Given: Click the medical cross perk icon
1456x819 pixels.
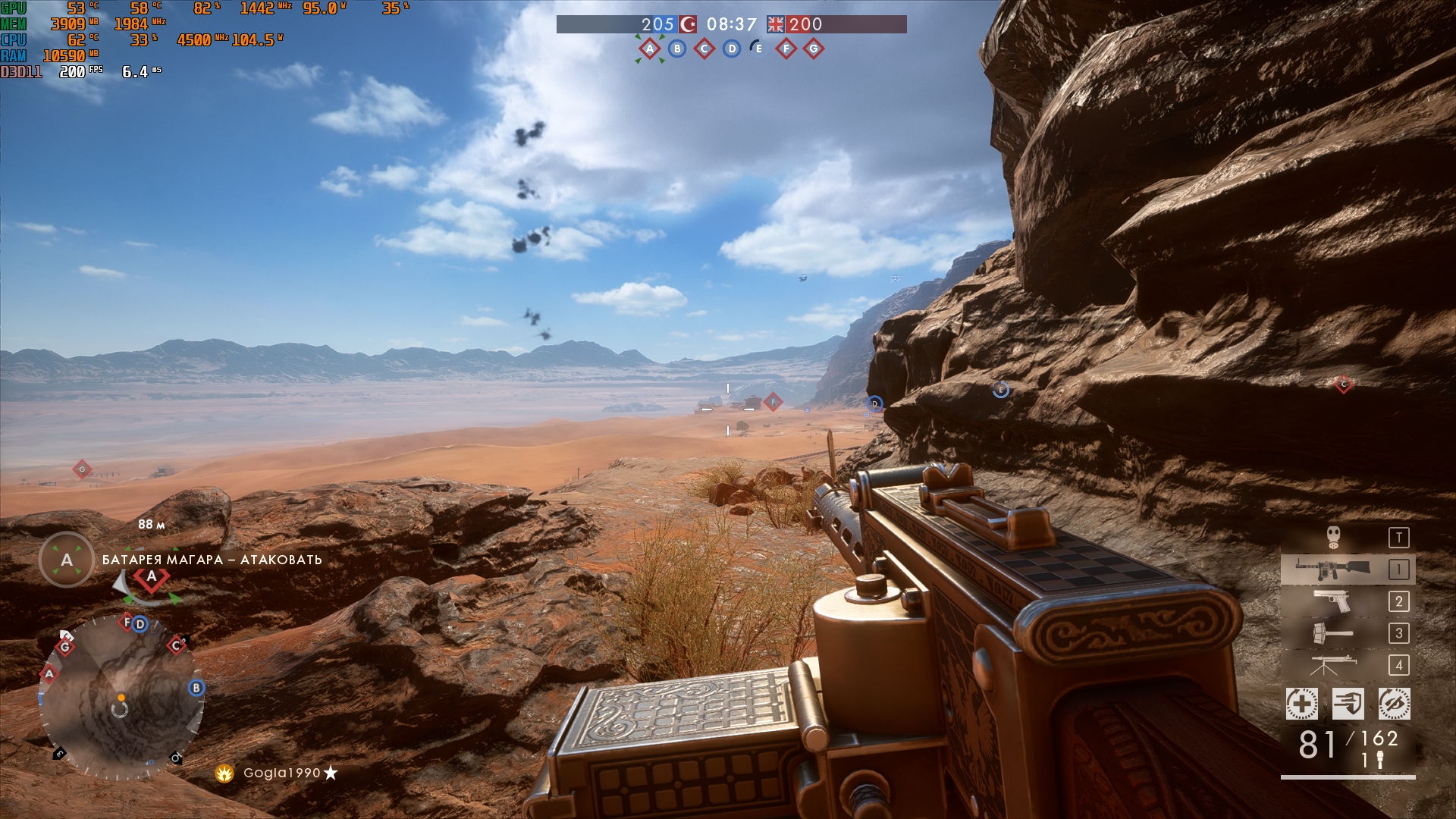Looking at the screenshot, I should pos(1301,704).
